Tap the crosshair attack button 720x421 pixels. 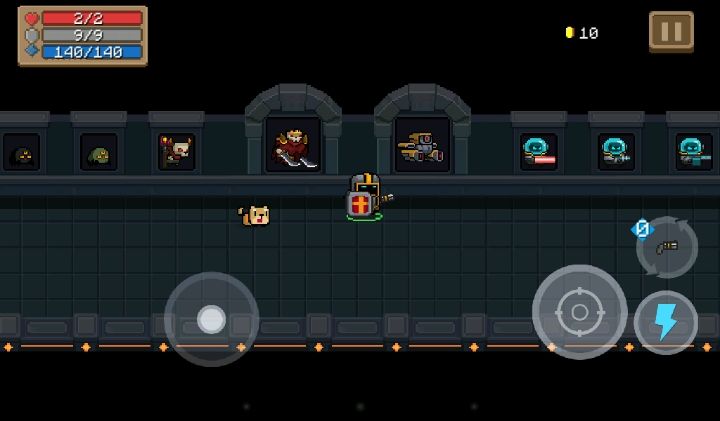[x=579, y=311]
